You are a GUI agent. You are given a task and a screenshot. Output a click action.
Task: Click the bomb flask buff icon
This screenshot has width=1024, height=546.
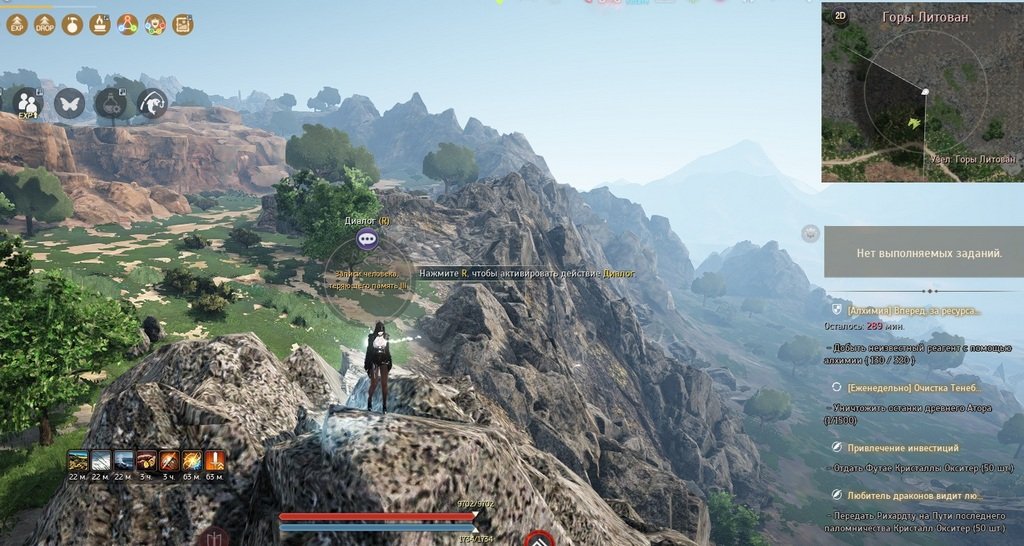coord(72,24)
